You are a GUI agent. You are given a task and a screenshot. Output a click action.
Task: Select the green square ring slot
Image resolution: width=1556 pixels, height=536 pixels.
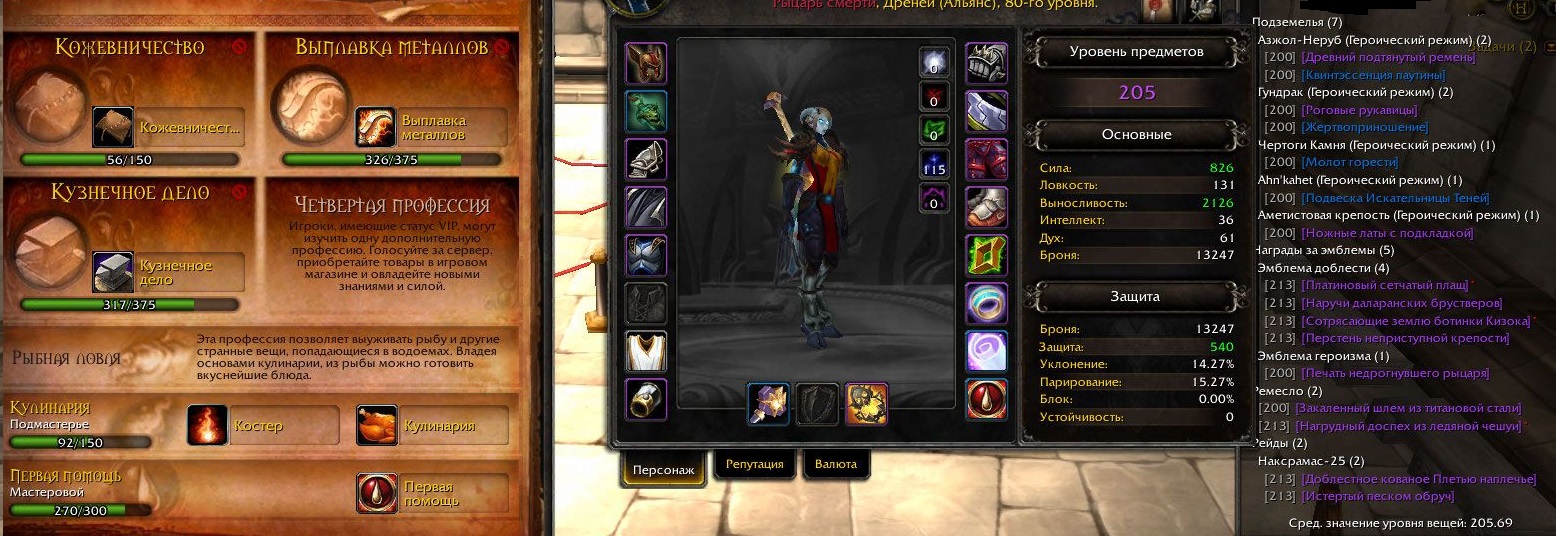(986, 255)
